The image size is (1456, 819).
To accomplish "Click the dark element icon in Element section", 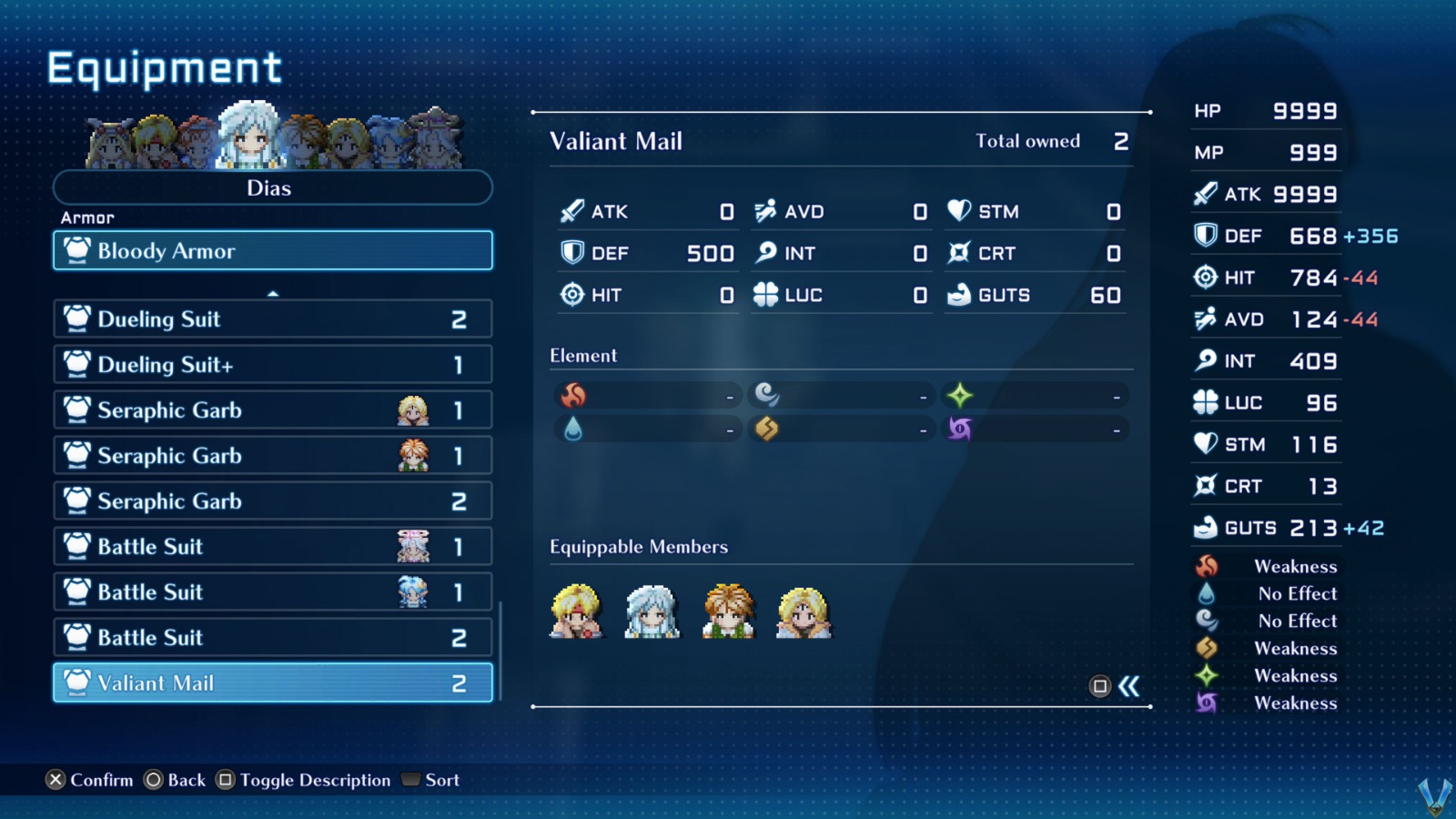I will pos(961,428).
